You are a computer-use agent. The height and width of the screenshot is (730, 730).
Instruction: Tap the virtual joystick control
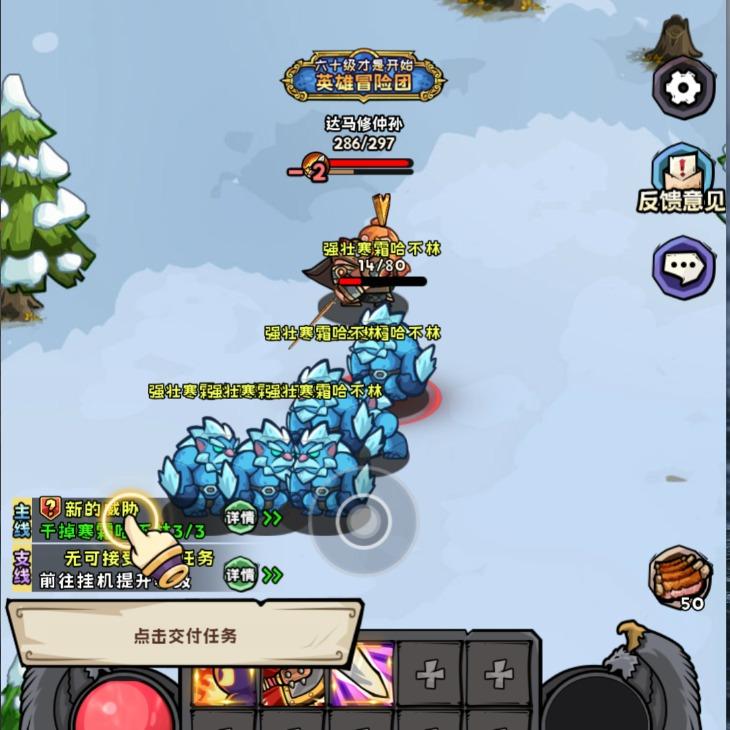pyautogui.click(x=362, y=521)
